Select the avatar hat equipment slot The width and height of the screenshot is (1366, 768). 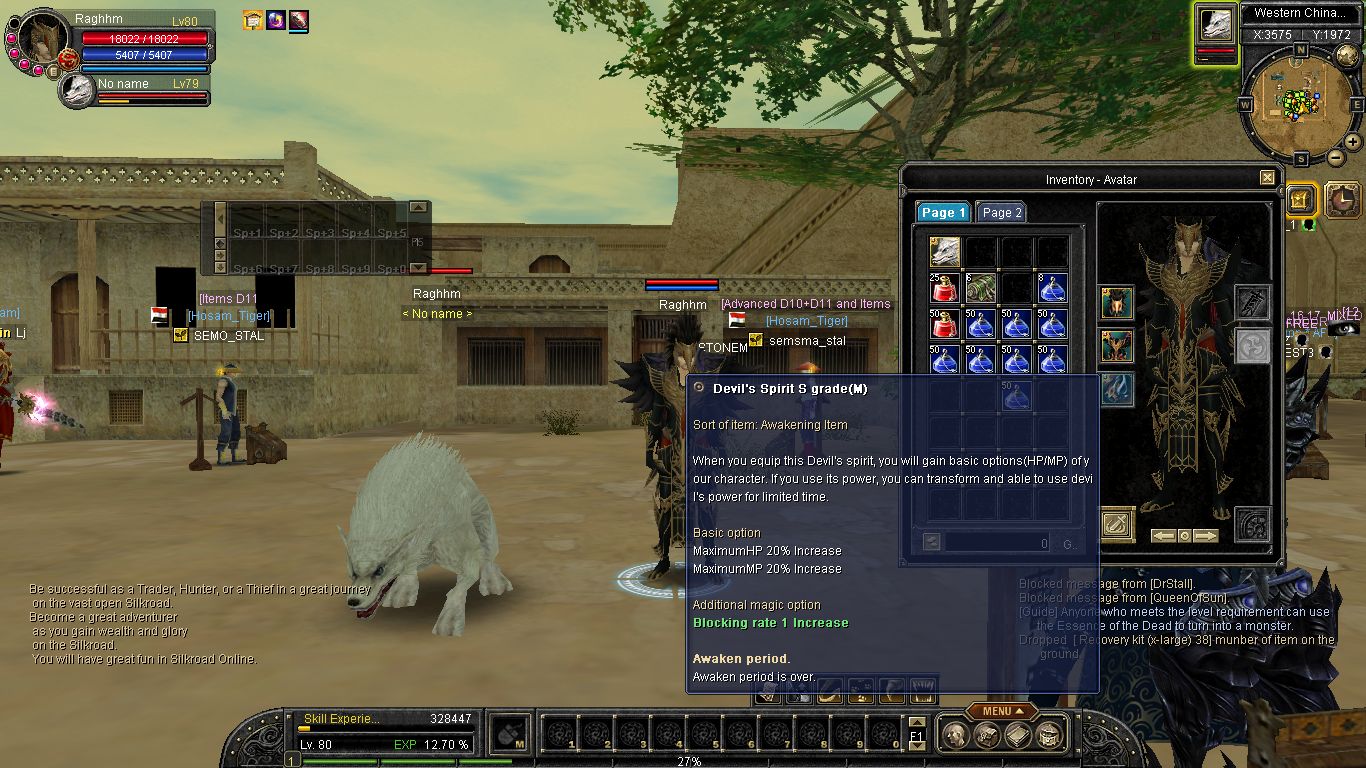(1117, 303)
